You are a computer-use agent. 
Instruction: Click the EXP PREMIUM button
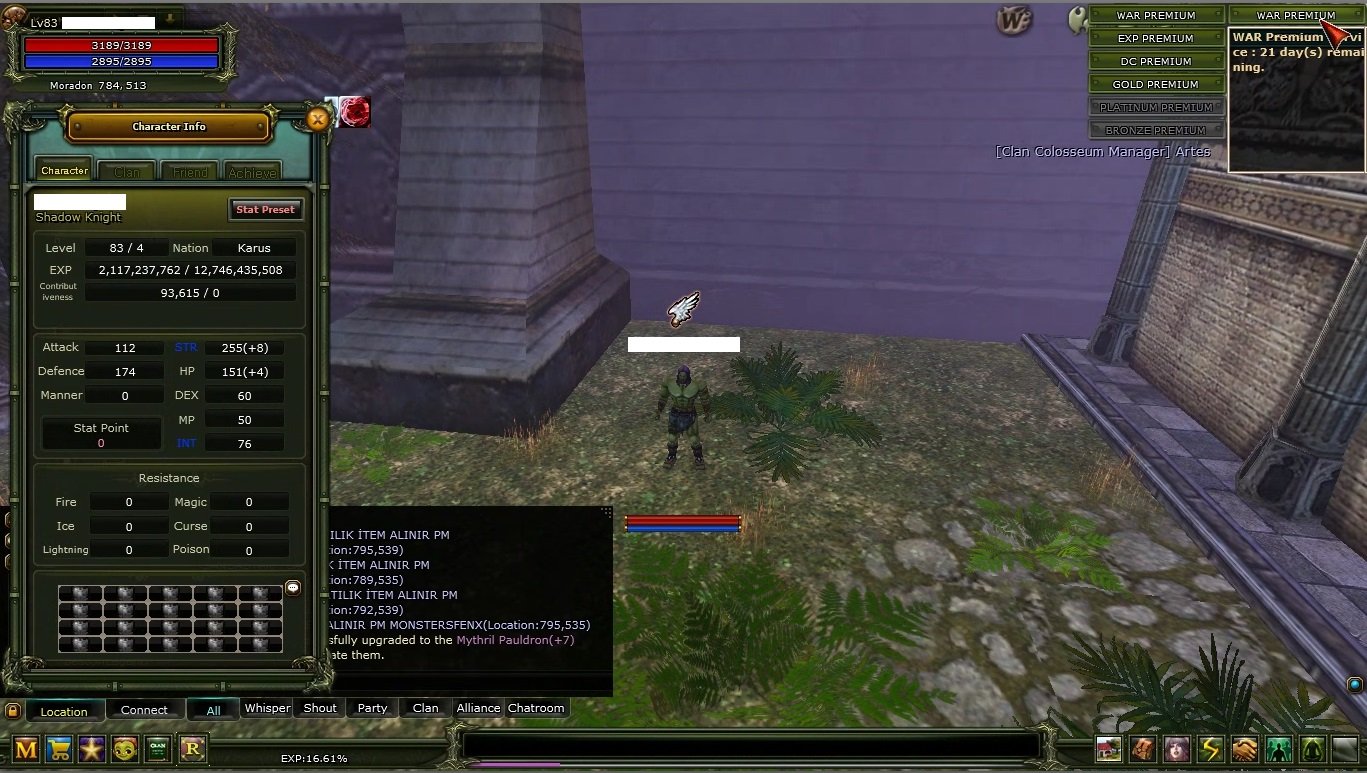pos(1155,38)
